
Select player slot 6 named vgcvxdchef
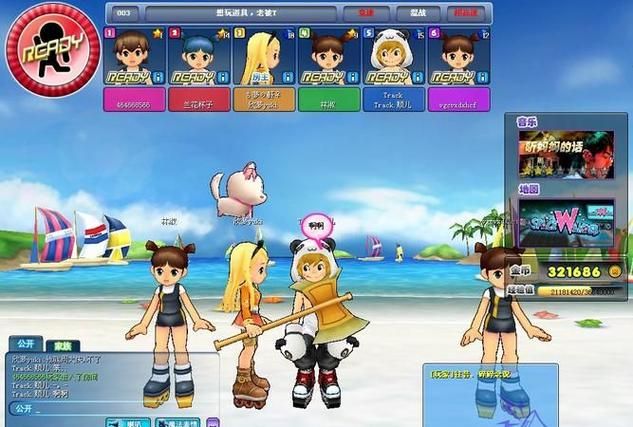point(458,62)
